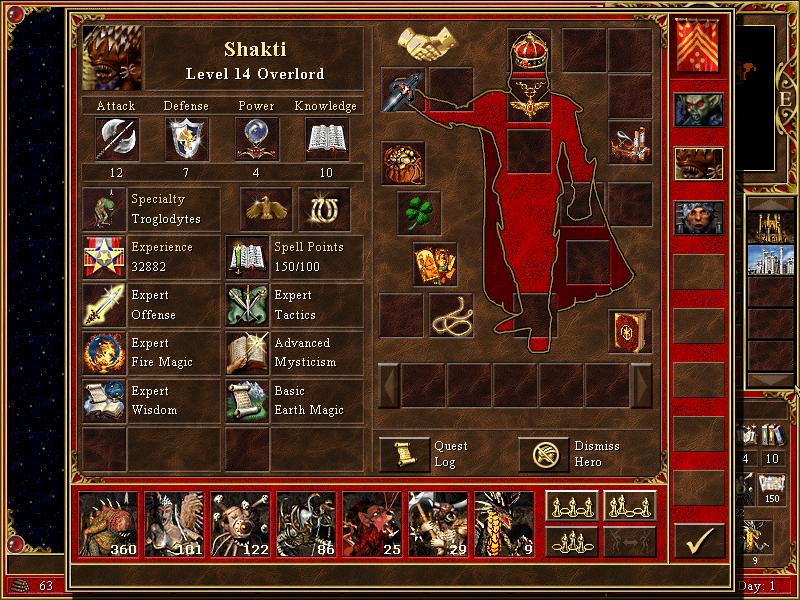View the Expert Fire Magic skill
Screen dimensions: 800x600
coord(104,353)
